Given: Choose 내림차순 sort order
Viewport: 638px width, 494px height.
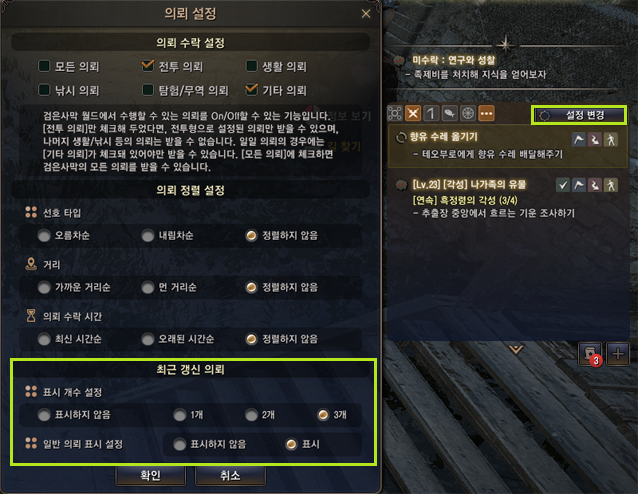Looking at the screenshot, I should click(x=149, y=236).
